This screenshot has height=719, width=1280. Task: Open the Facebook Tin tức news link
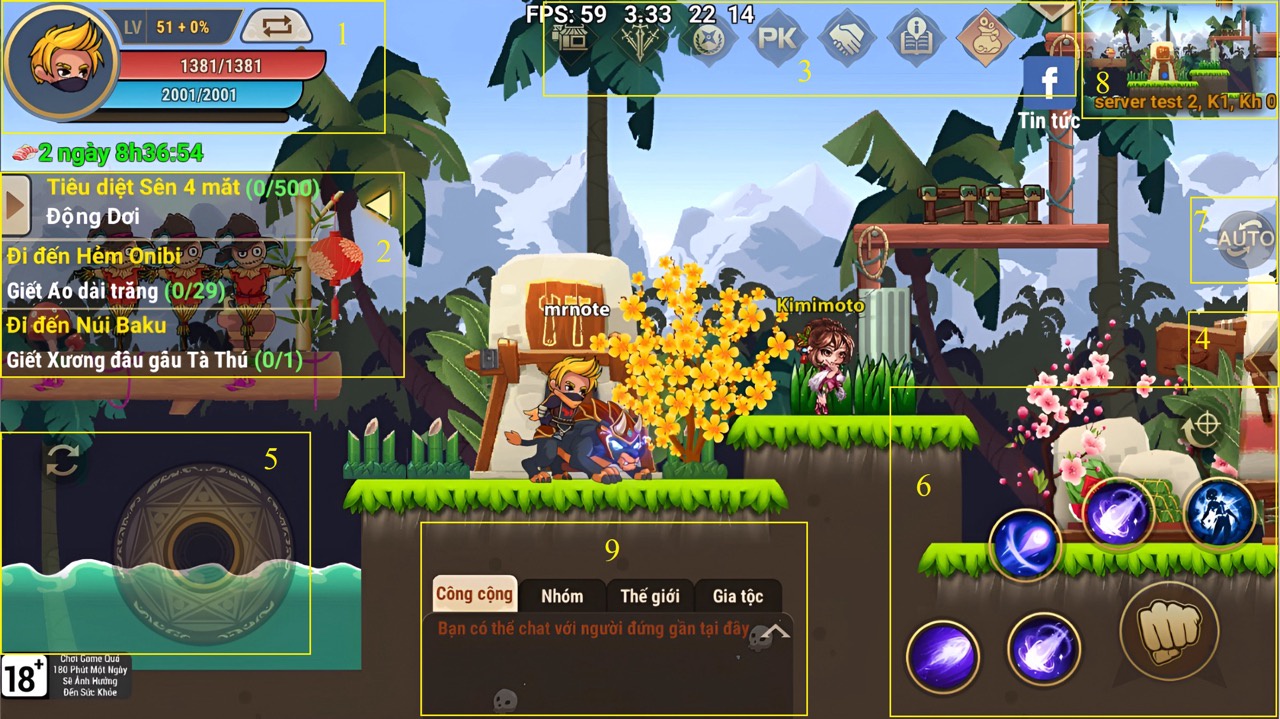1048,88
